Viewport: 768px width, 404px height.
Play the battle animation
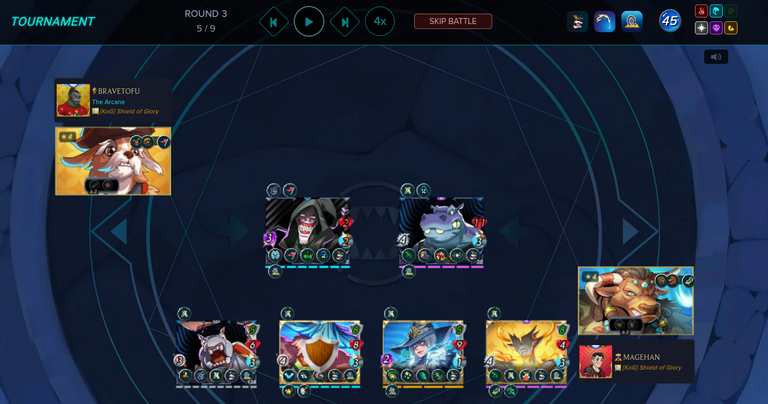pyautogui.click(x=309, y=21)
